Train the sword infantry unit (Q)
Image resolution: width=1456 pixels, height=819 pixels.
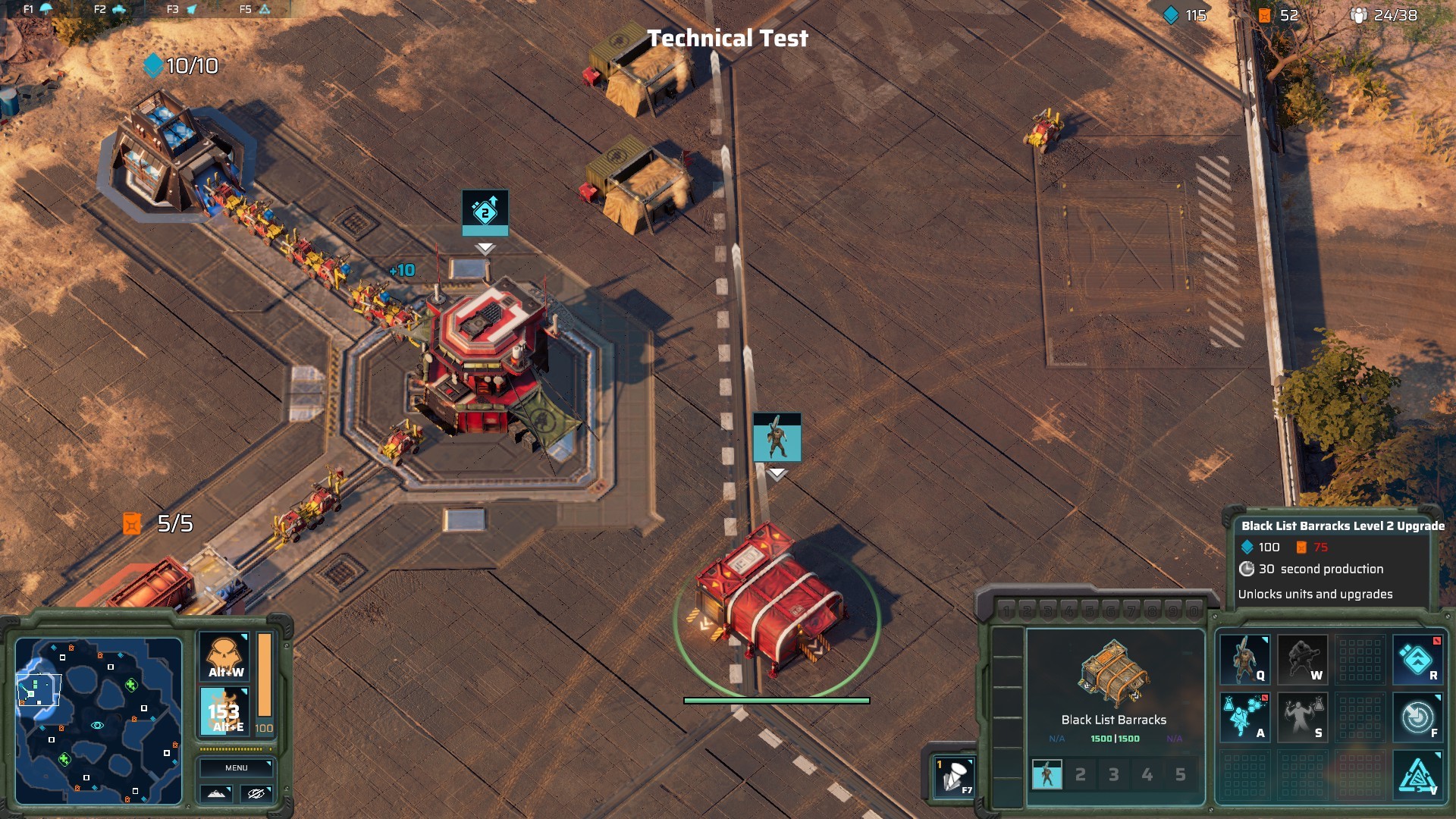(x=1244, y=660)
